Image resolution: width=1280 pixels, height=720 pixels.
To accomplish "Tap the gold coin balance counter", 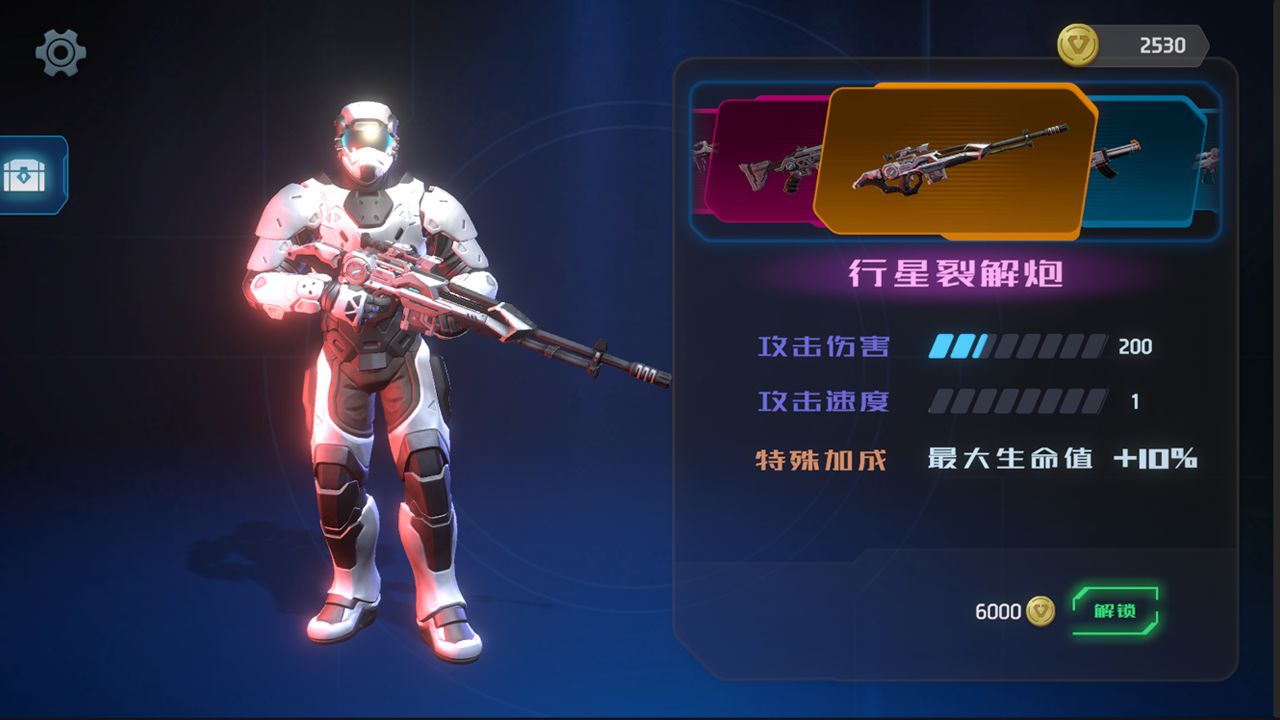I will coord(1134,45).
